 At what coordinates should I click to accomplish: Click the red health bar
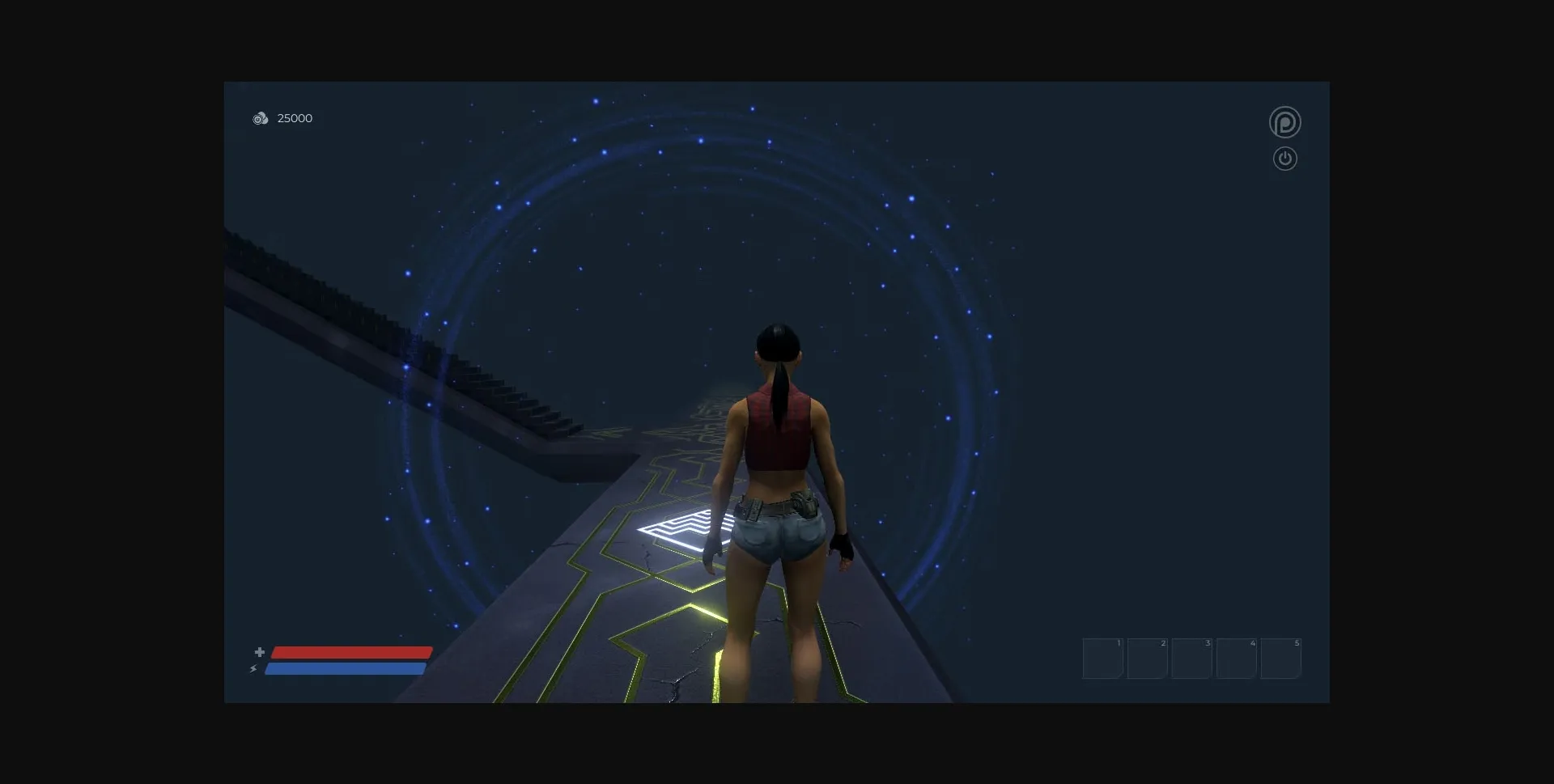(350, 651)
